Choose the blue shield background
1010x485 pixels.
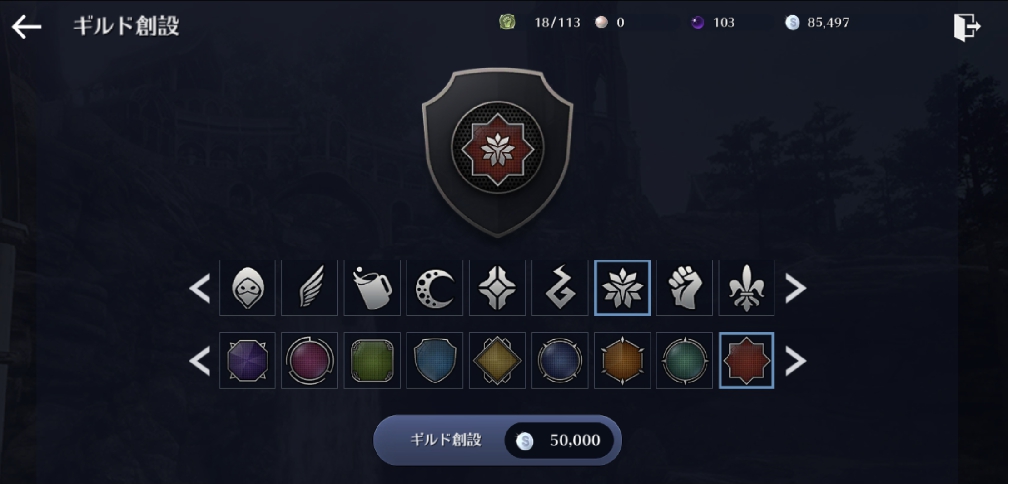(x=434, y=360)
